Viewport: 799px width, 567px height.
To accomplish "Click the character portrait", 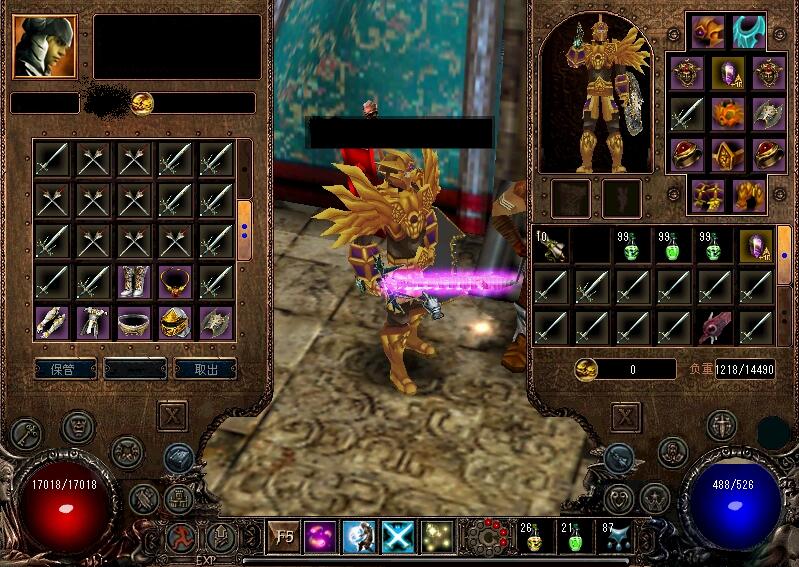I will [x=45, y=46].
